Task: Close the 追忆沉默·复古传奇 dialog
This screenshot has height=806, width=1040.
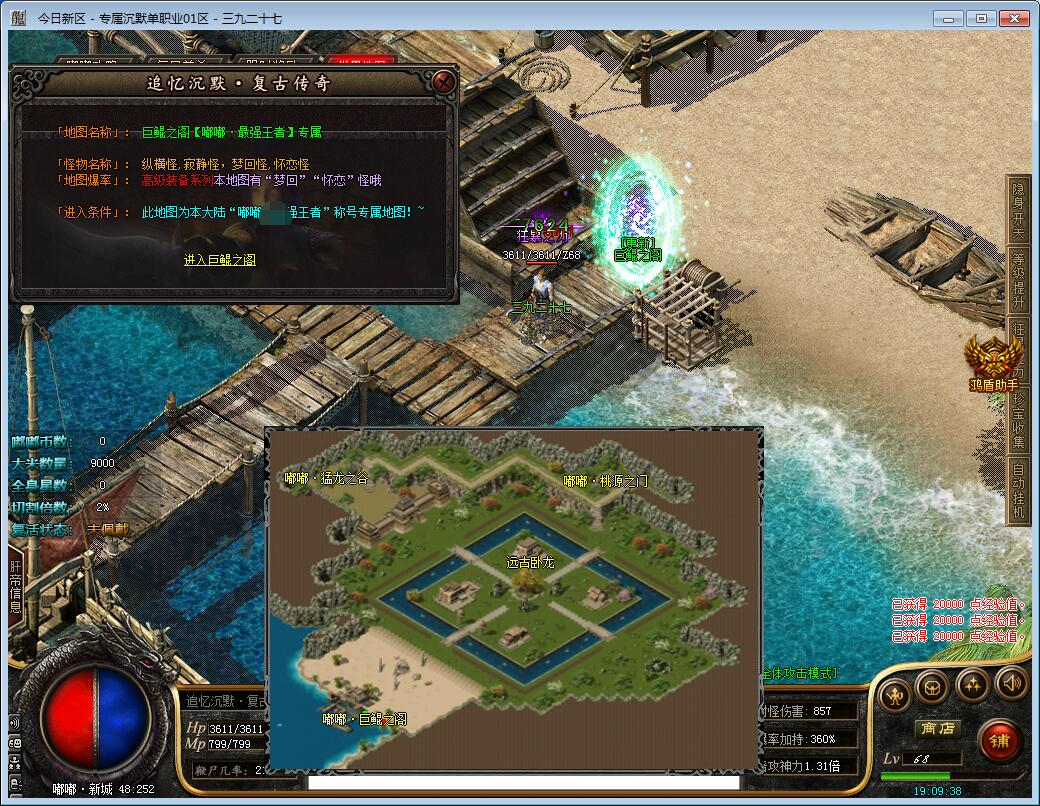Action: 445,82
